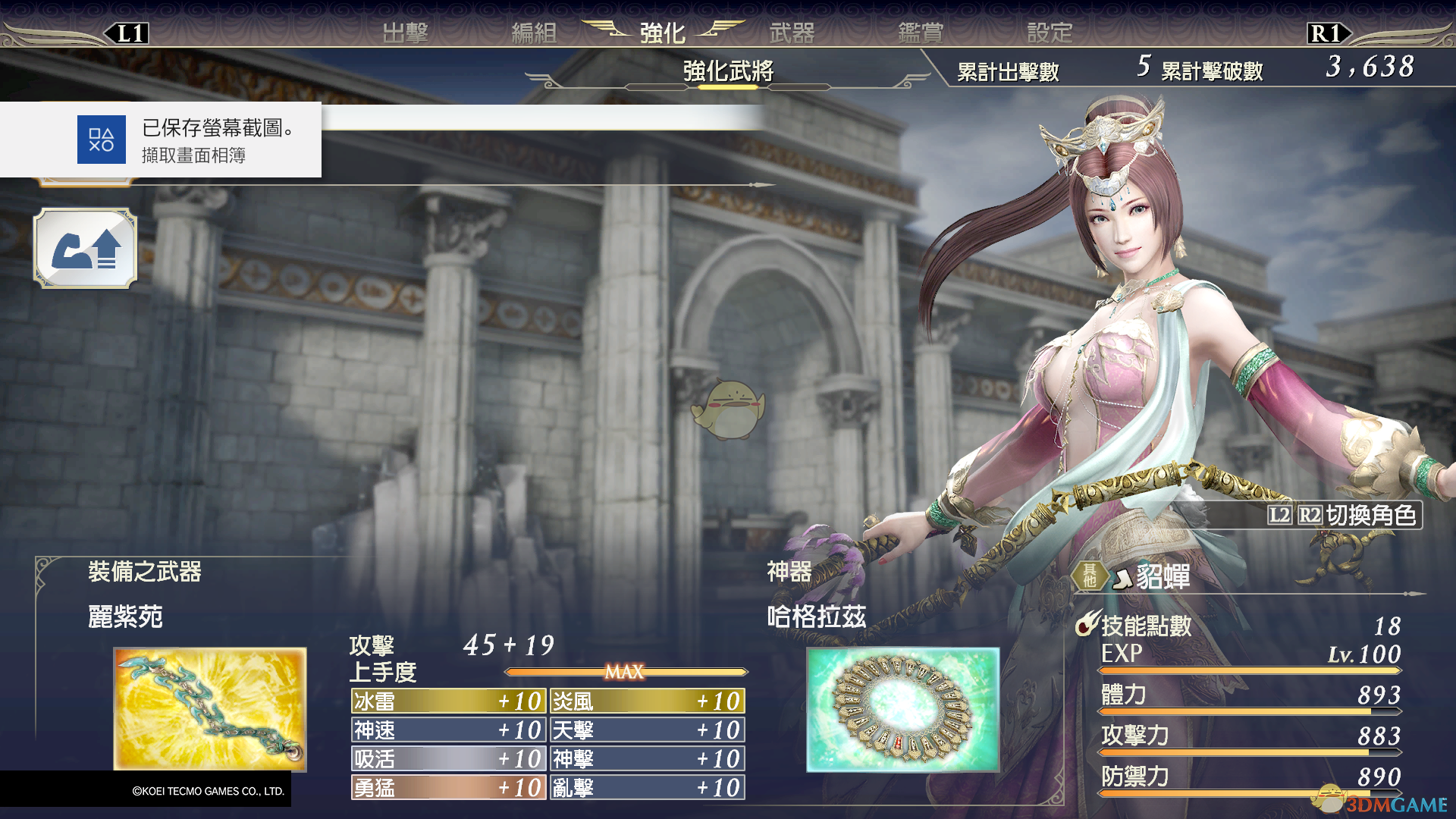Screen dimensions: 1456x819
Task: Switch to the 設定 tab
Action: [x=1050, y=33]
